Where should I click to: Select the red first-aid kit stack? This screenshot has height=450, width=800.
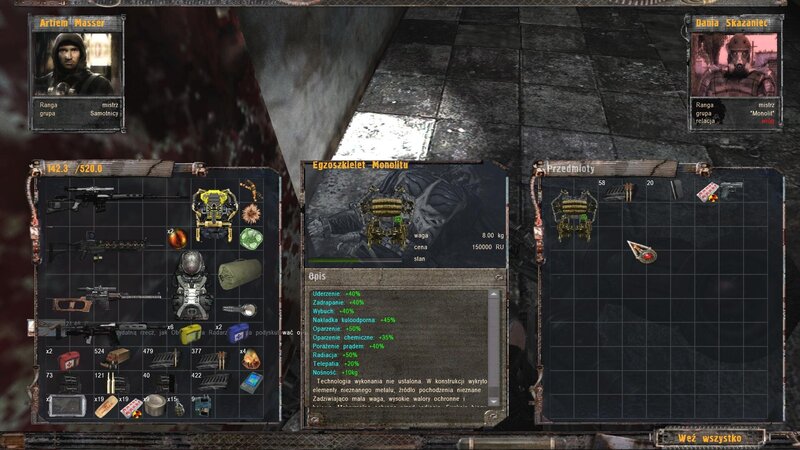click(x=70, y=360)
